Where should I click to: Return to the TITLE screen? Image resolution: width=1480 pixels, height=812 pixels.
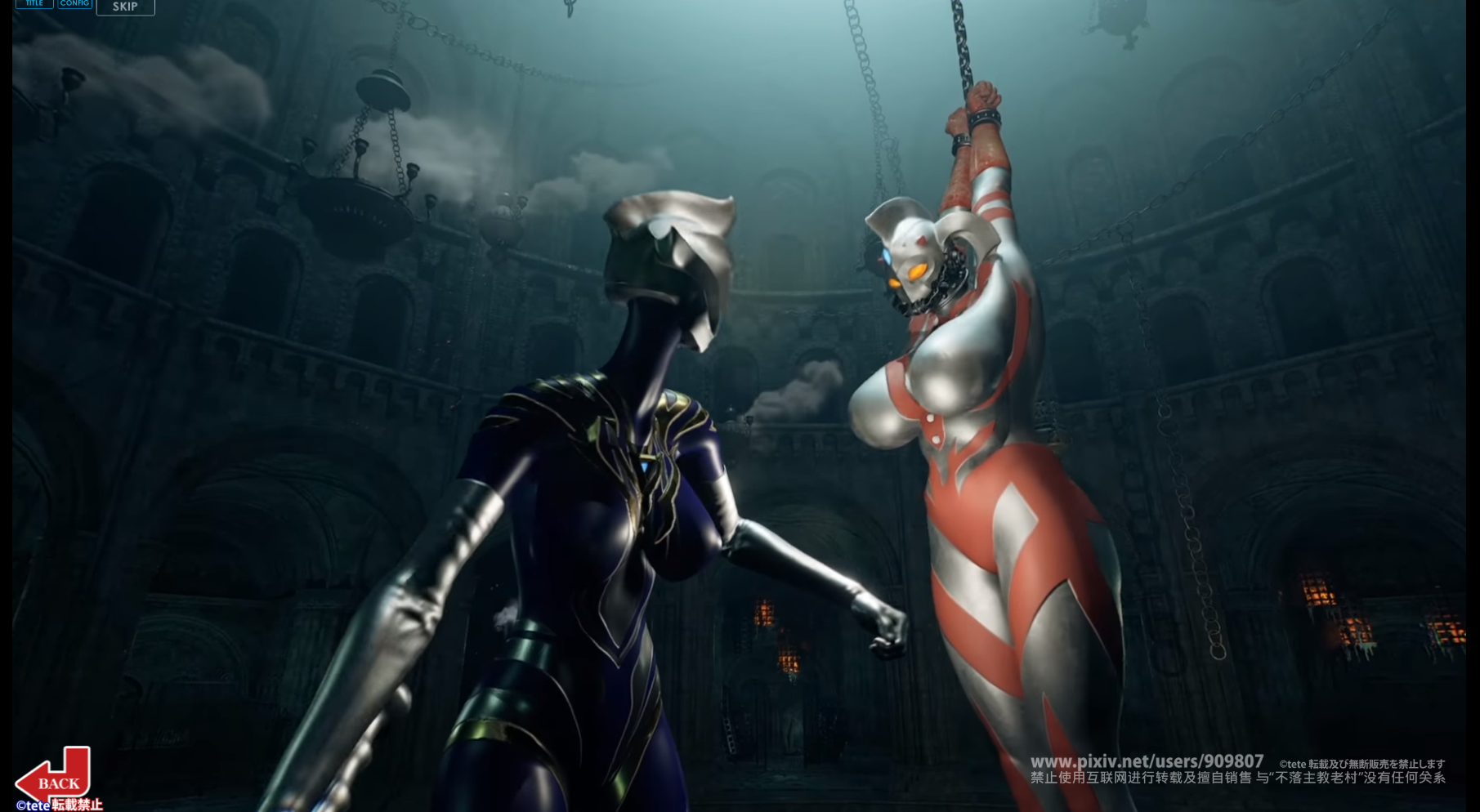[34, 4]
